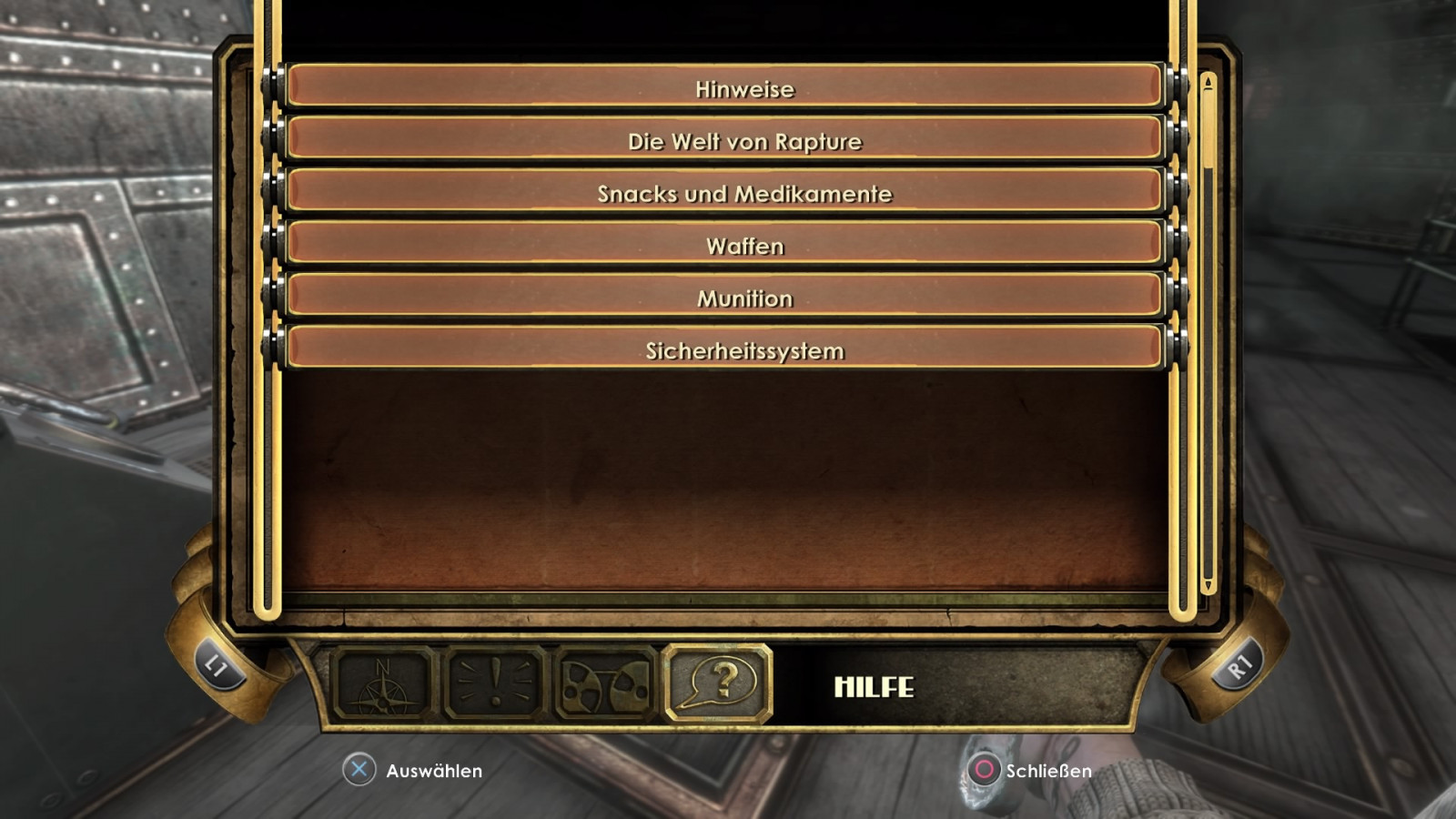The width and height of the screenshot is (1456, 819).
Task: Switch to the exclamation mark goals tab
Action: tap(495, 684)
